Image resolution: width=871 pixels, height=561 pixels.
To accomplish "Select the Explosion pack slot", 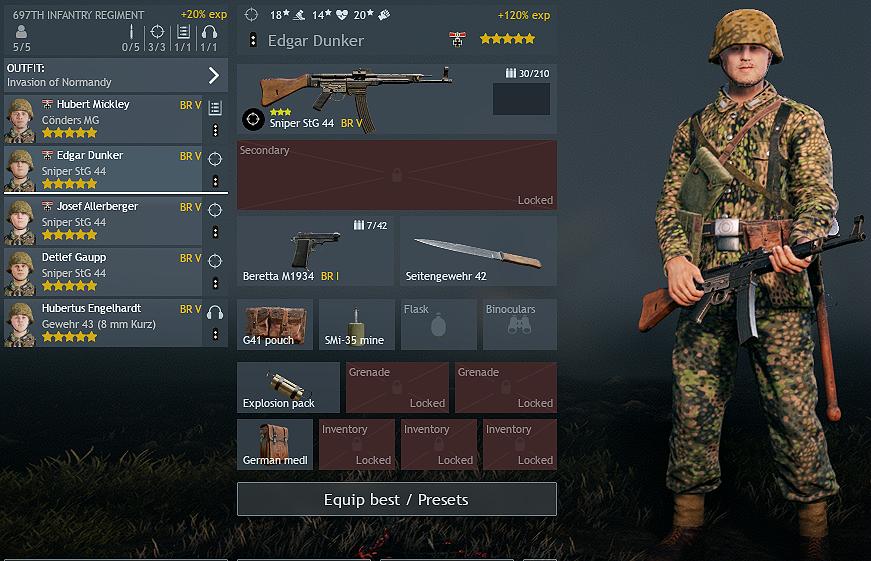I will pyautogui.click(x=288, y=388).
